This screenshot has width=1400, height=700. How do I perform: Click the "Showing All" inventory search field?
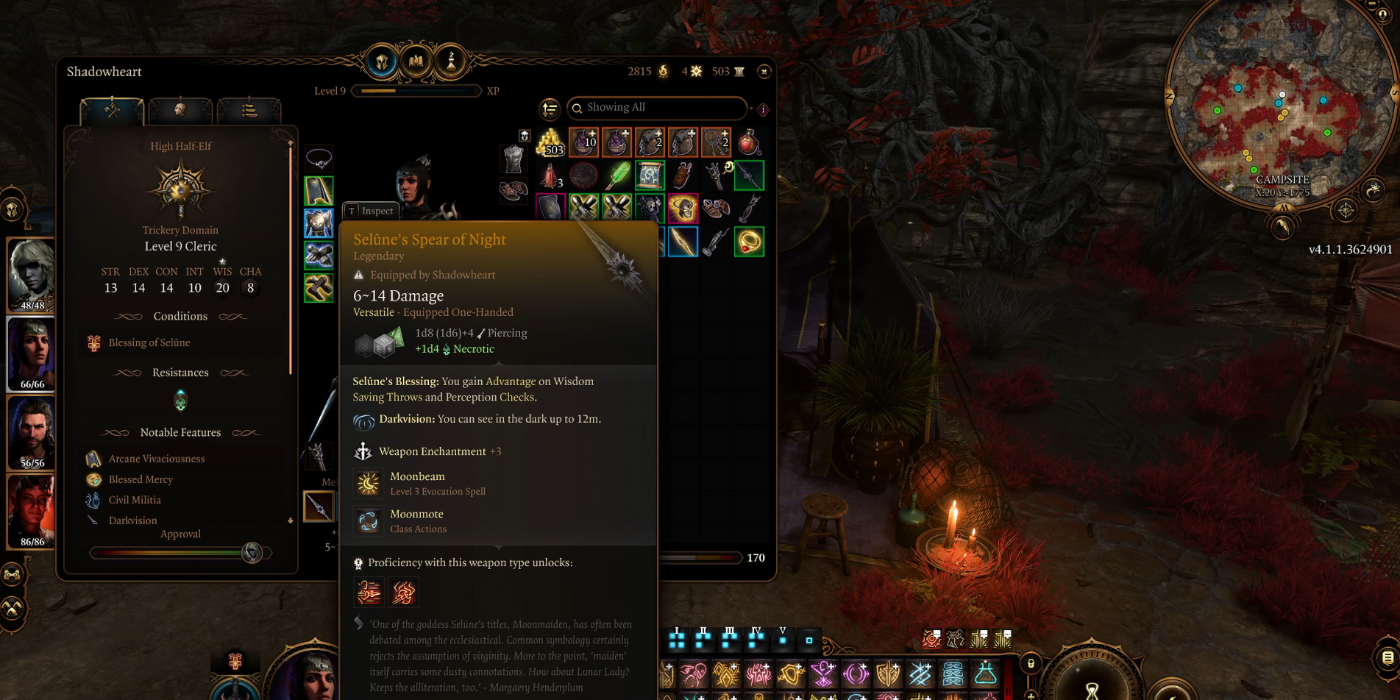(x=656, y=108)
